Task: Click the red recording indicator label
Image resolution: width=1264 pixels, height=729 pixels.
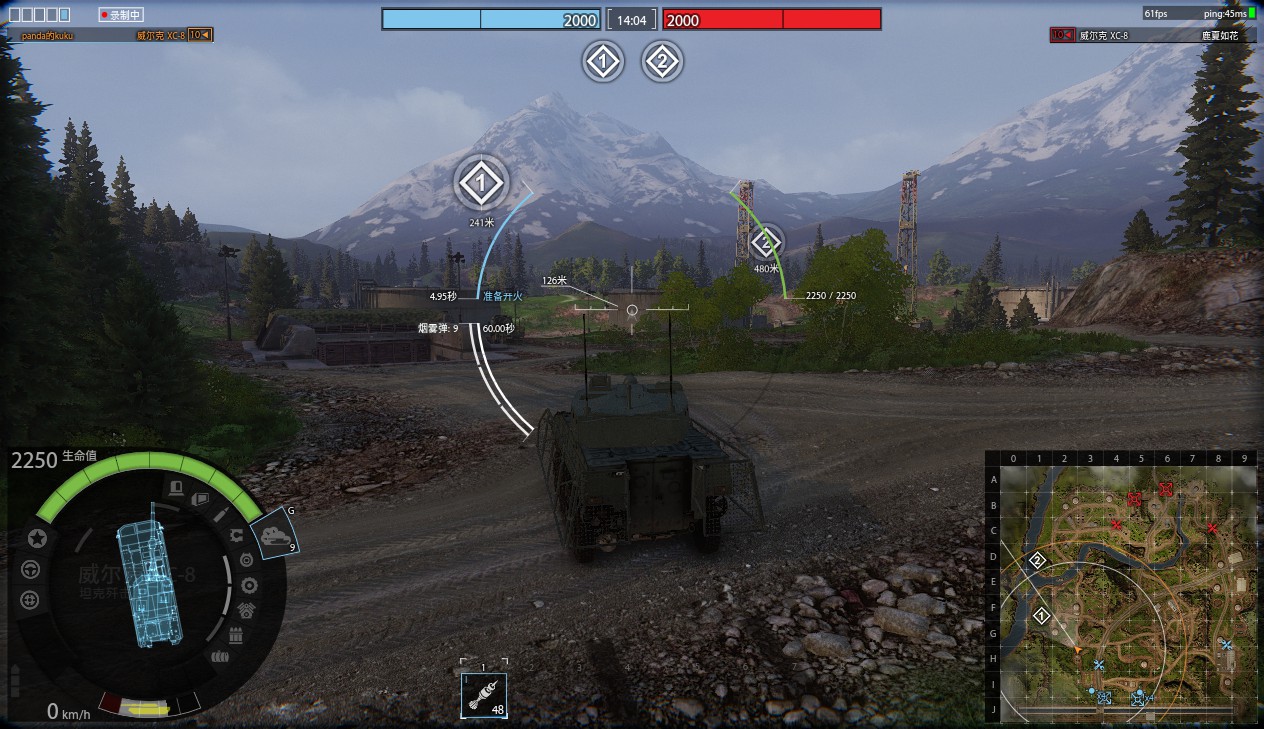Action: click(x=122, y=15)
